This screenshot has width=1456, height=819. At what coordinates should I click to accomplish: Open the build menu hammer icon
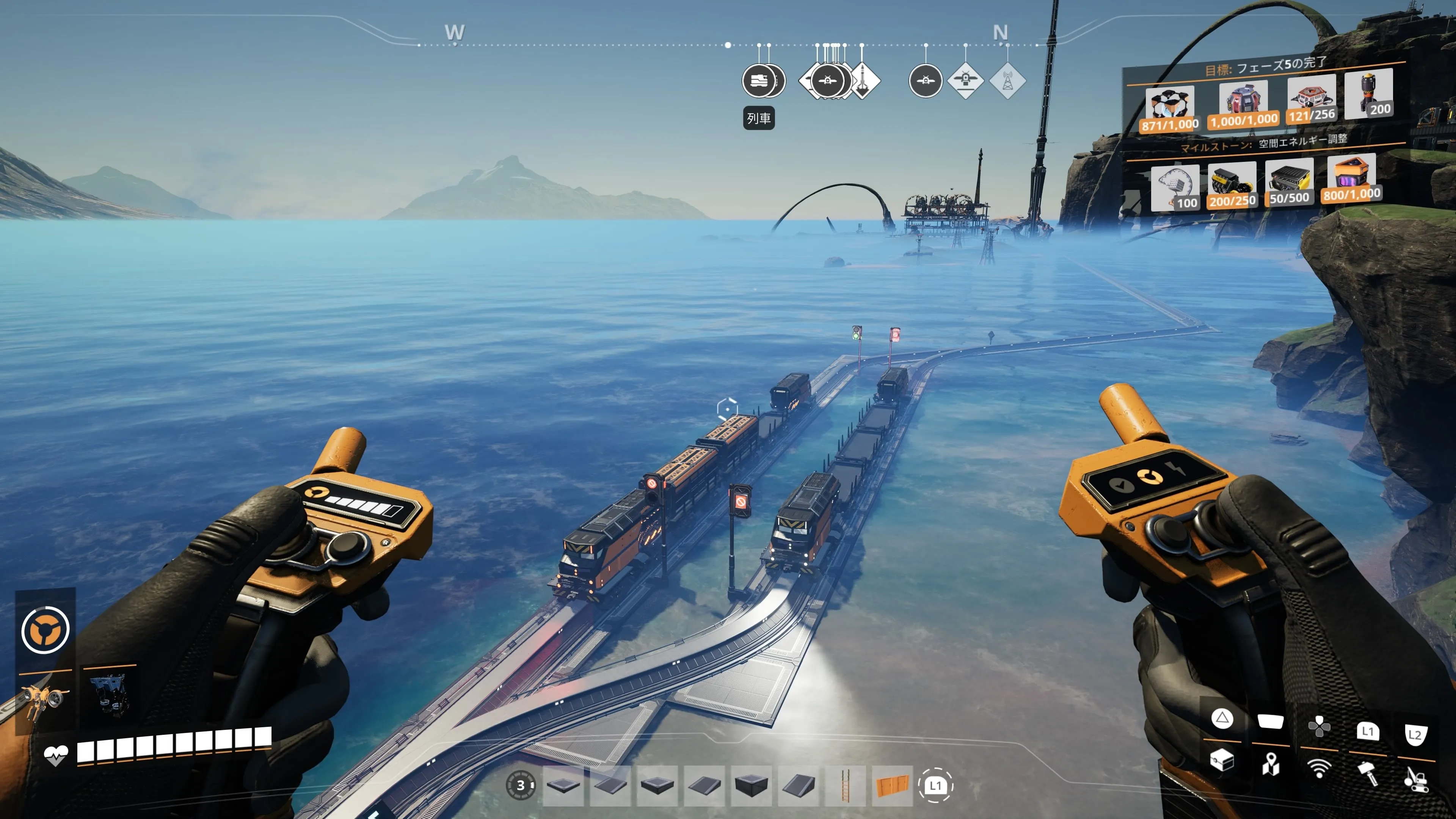pyautogui.click(x=1367, y=772)
